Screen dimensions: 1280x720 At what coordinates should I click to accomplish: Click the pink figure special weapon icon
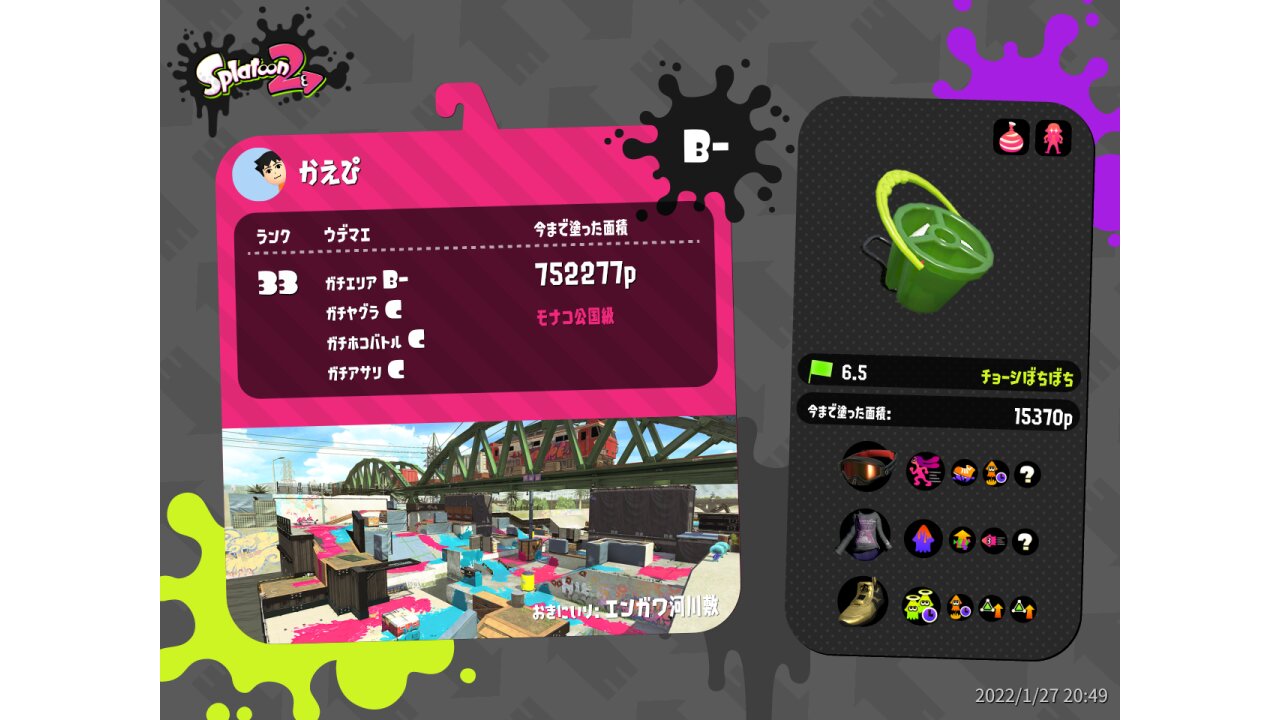[1053, 137]
